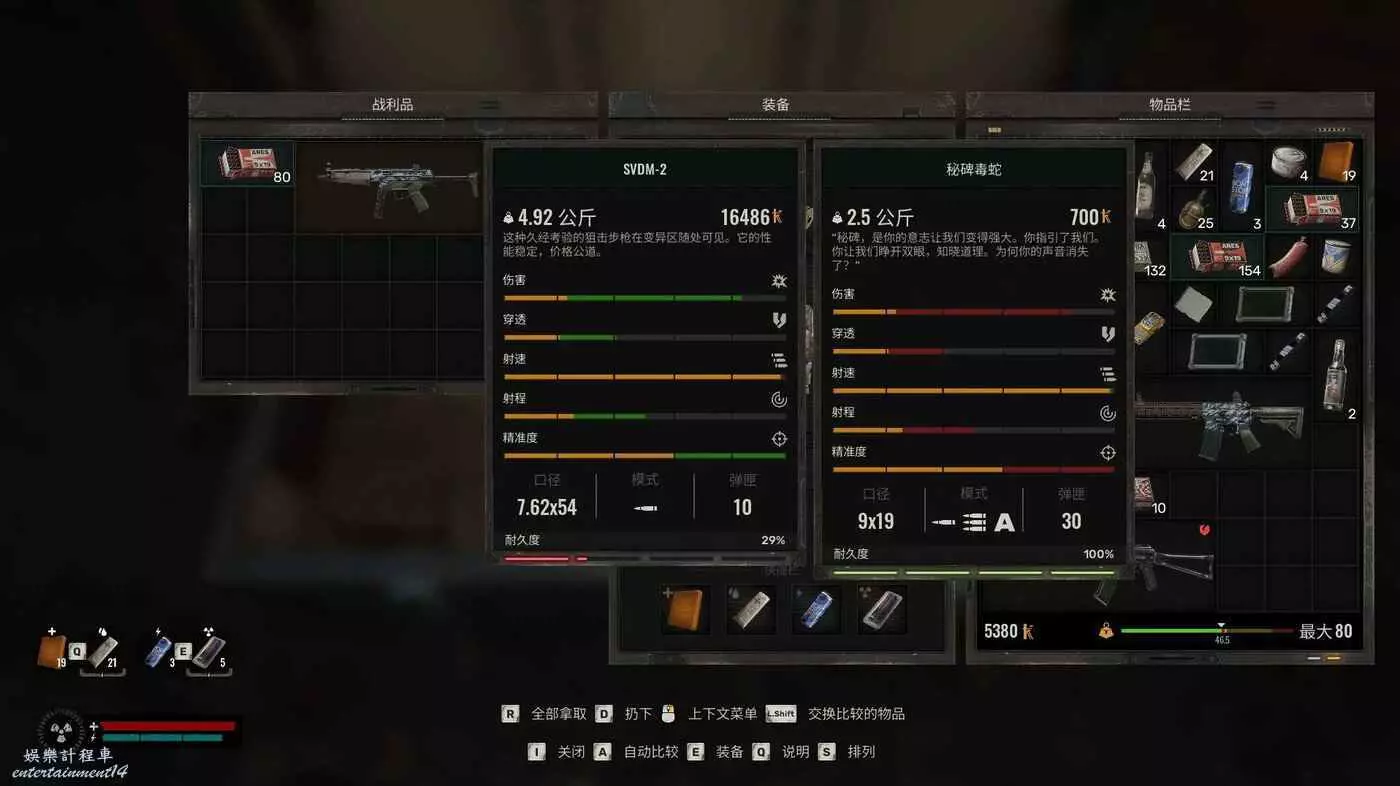Pick the sausage in the inventory grid
Image resolution: width=1400 pixels, height=786 pixels.
1289,256
